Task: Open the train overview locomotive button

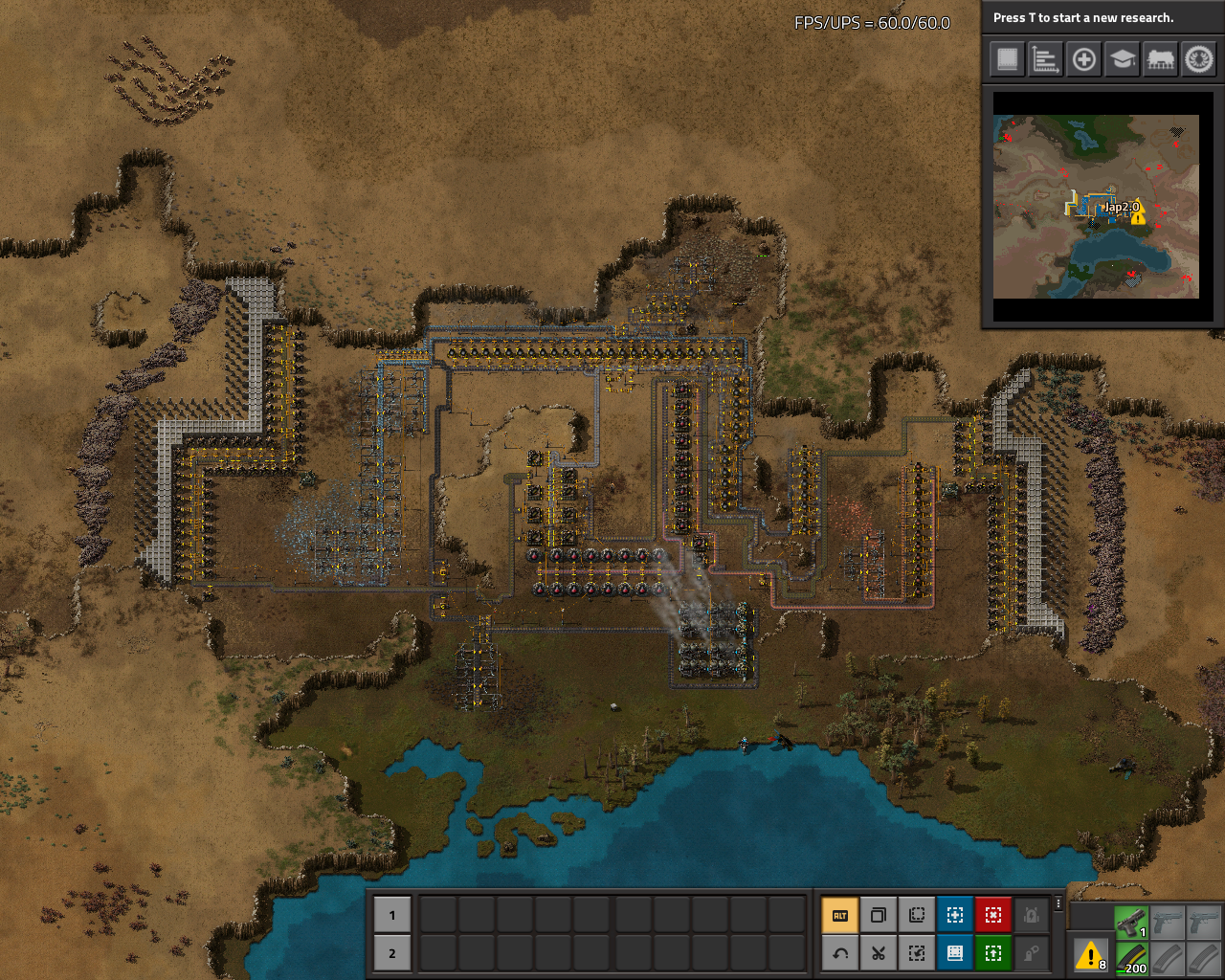Action: pyautogui.click(x=1160, y=59)
